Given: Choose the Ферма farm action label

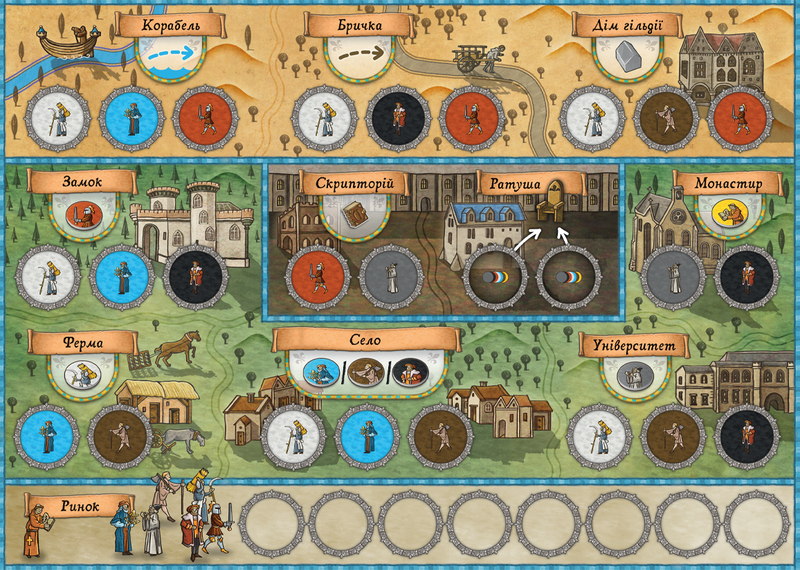Looking at the screenshot, I should (x=82, y=343).
